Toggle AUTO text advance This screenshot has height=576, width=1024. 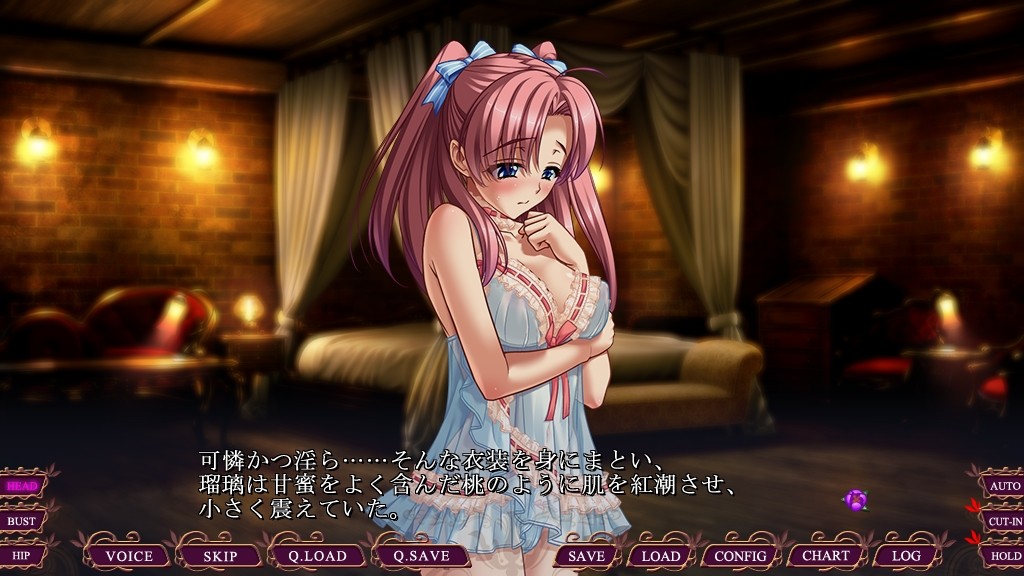pos(1003,486)
